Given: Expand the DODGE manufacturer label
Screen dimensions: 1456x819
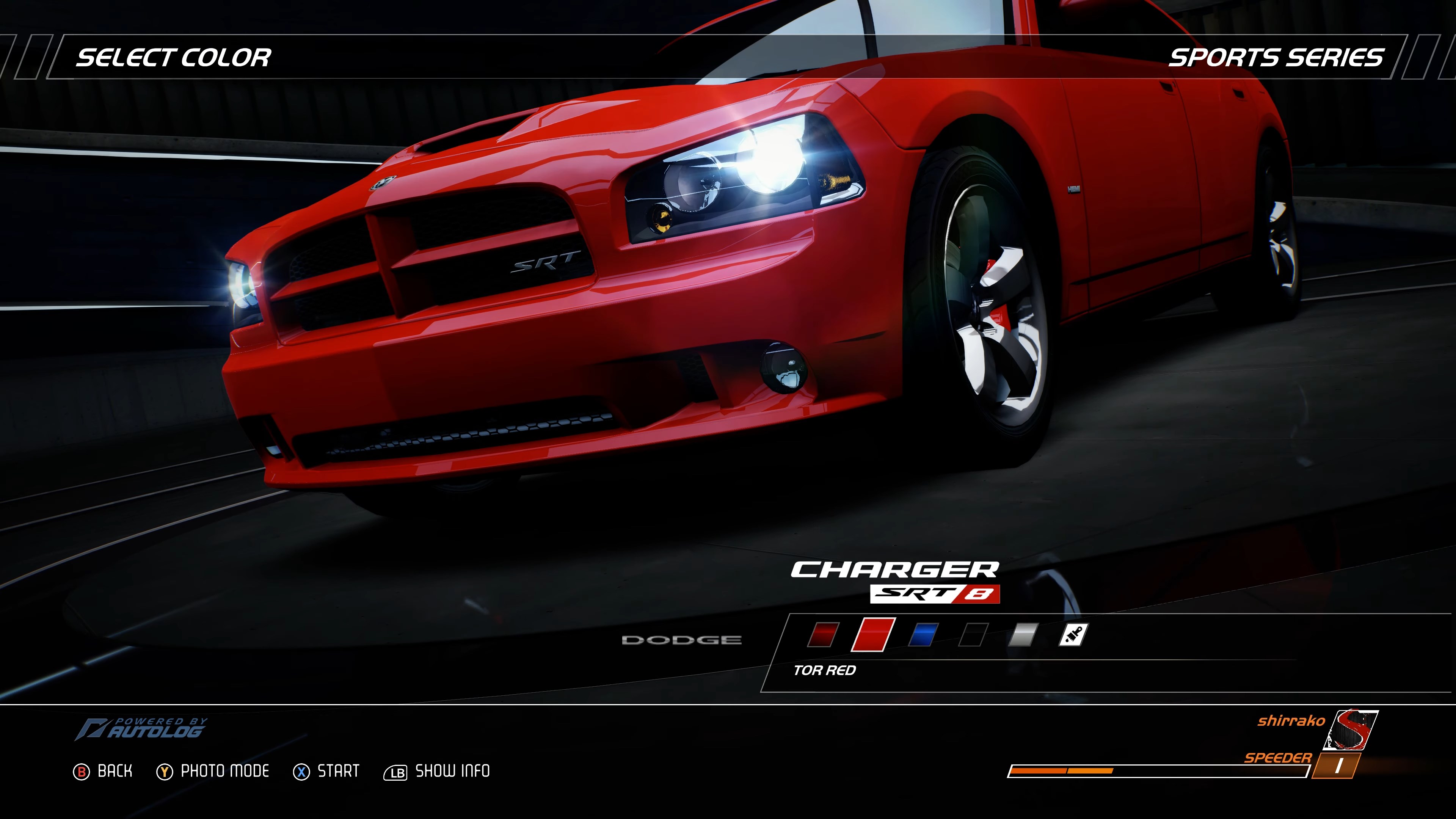Looking at the screenshot, I should 683,640.
